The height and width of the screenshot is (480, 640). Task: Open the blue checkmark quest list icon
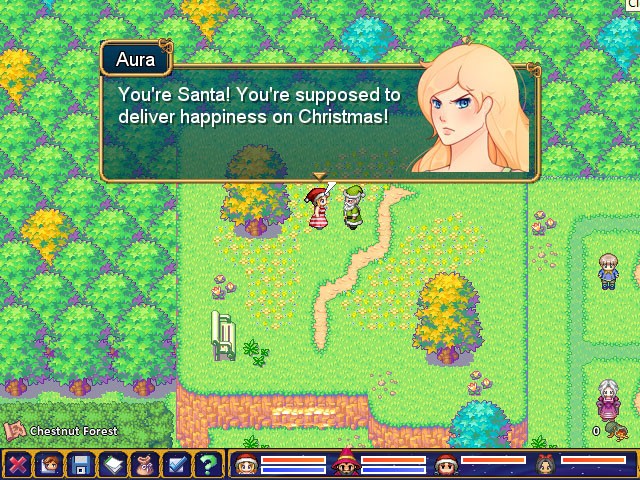[x=175, y=464]
